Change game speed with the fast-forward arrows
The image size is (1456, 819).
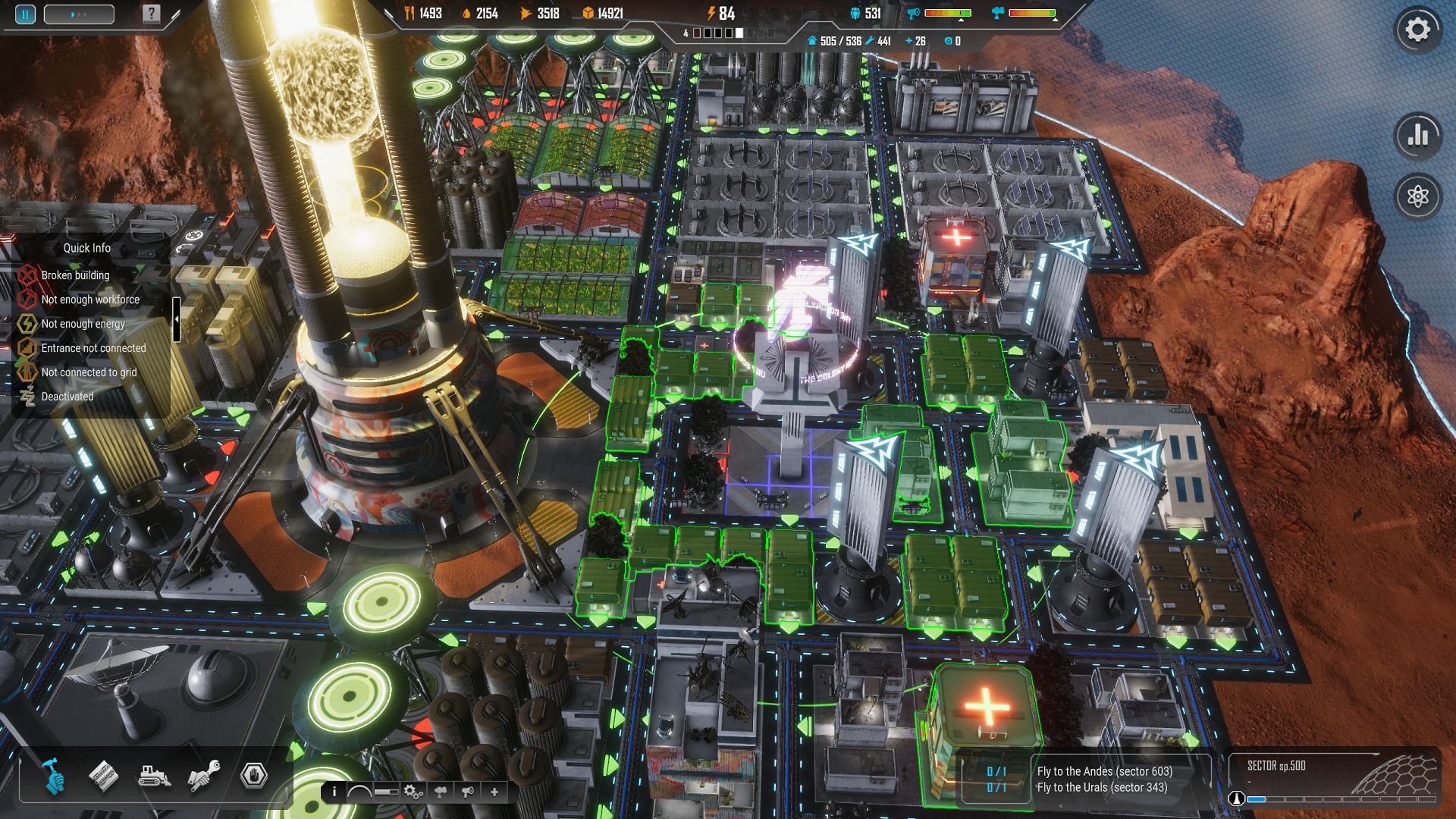pos(79,14)
